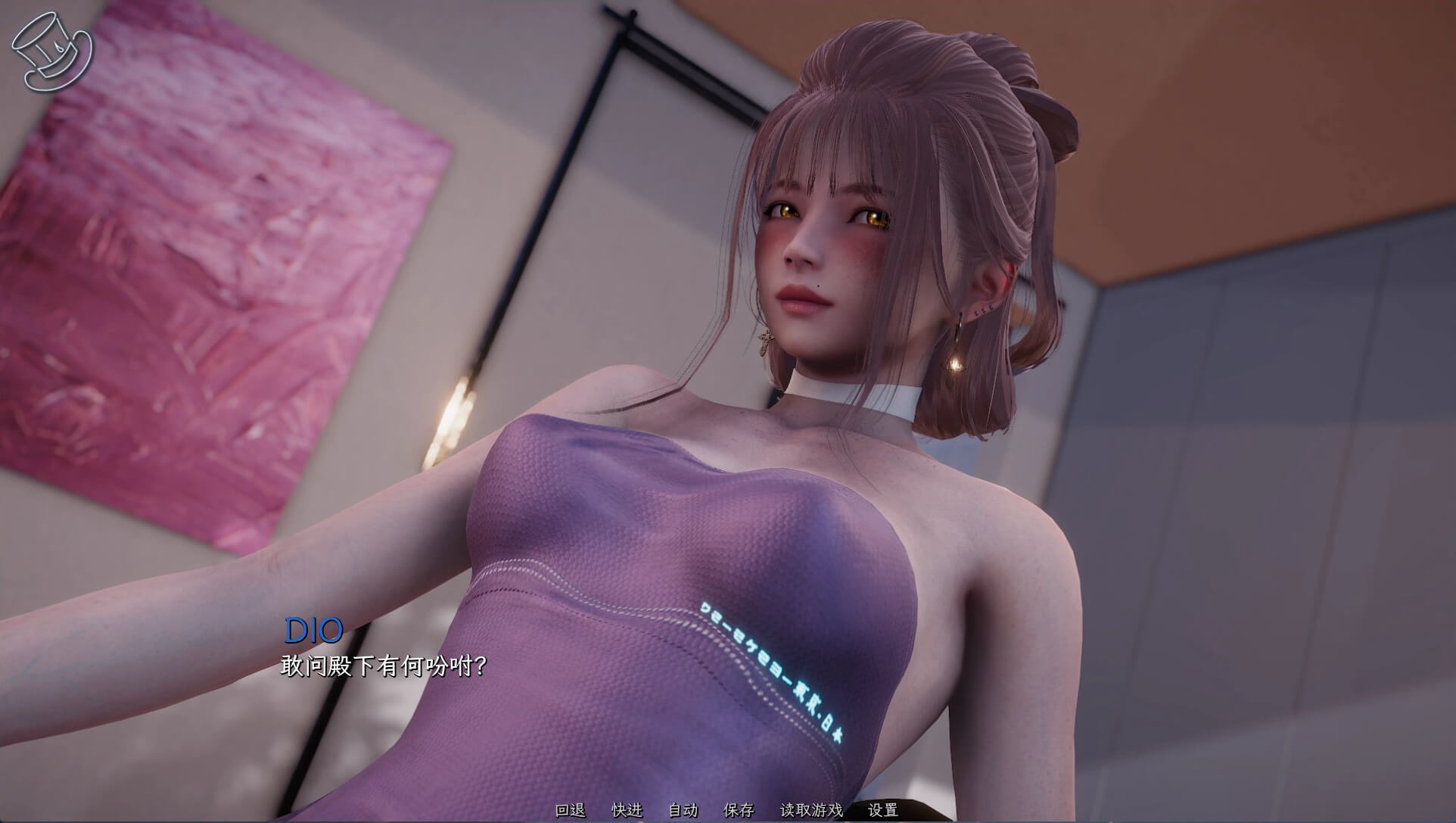Open the 设置 settings menu
The height and width of the screenshot is (823, 1456).
click(882, 810)
